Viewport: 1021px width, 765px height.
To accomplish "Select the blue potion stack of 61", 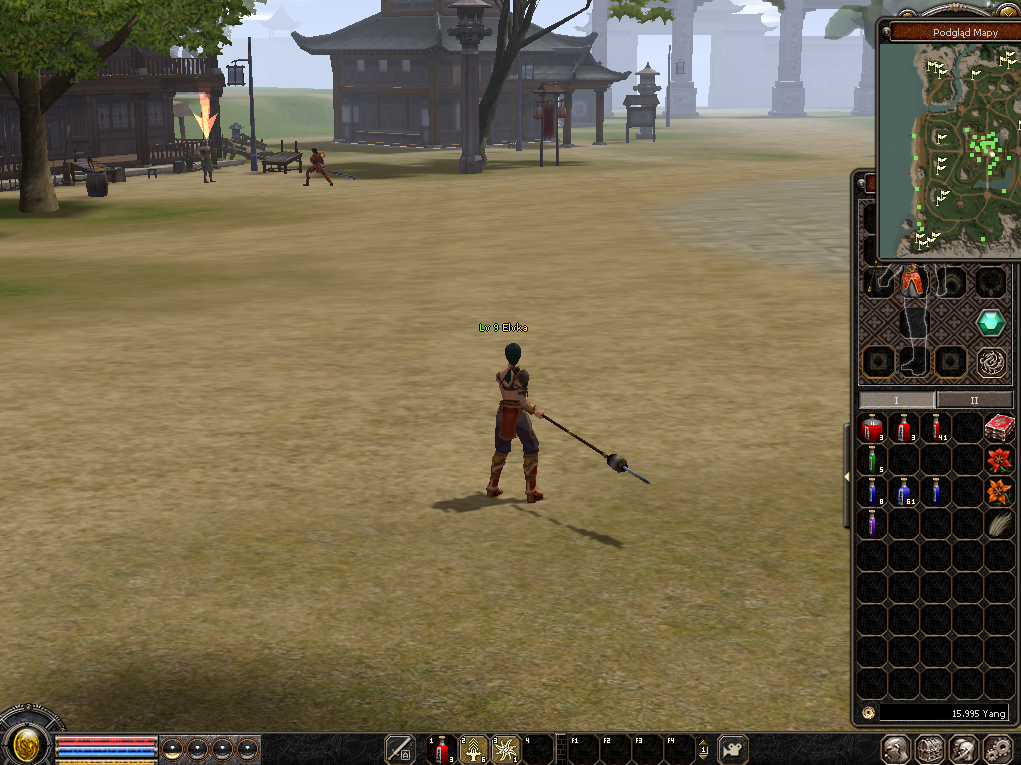I will coord(904,492).
